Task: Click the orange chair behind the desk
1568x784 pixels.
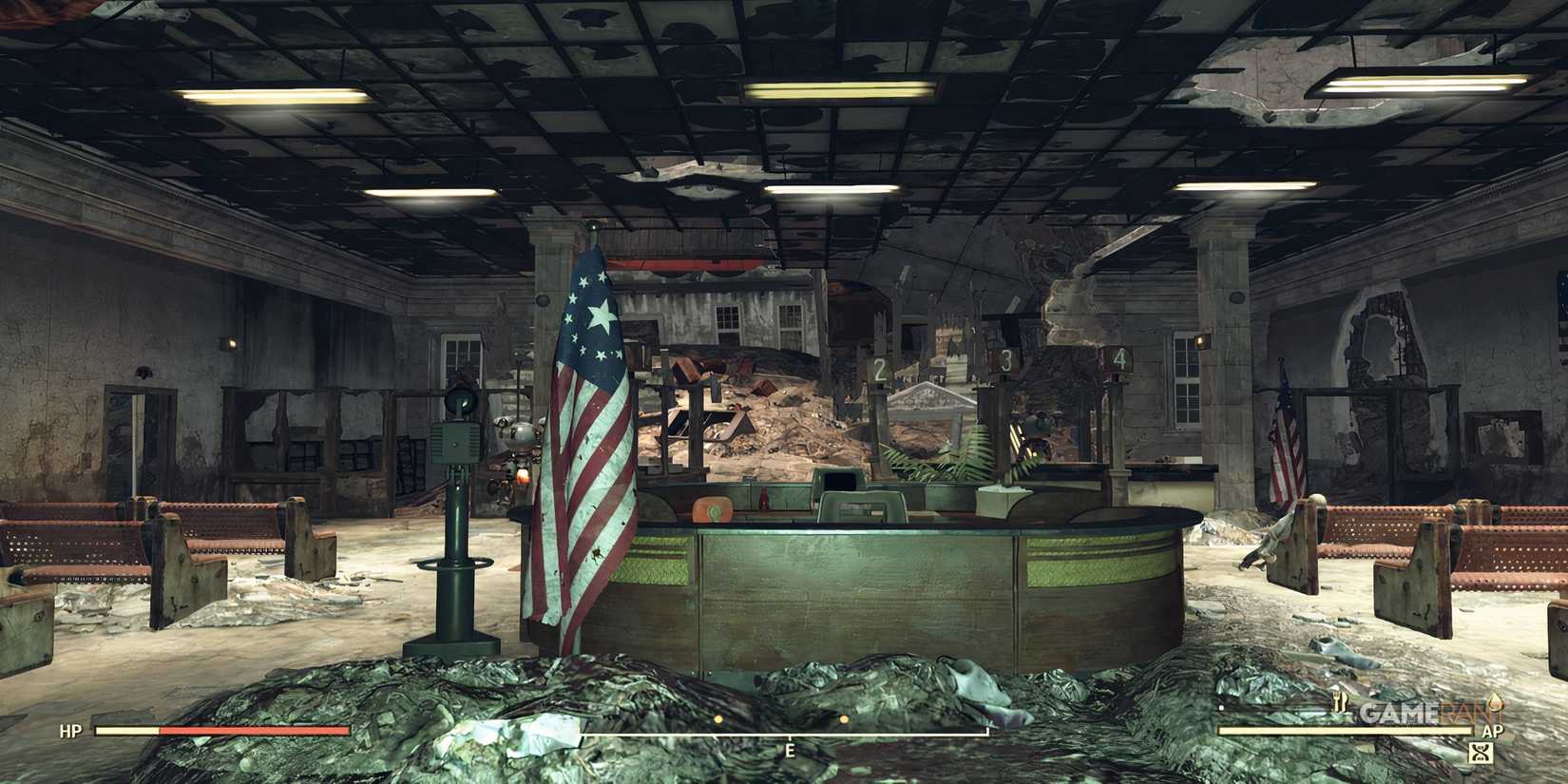Action: tap(716, 508)
